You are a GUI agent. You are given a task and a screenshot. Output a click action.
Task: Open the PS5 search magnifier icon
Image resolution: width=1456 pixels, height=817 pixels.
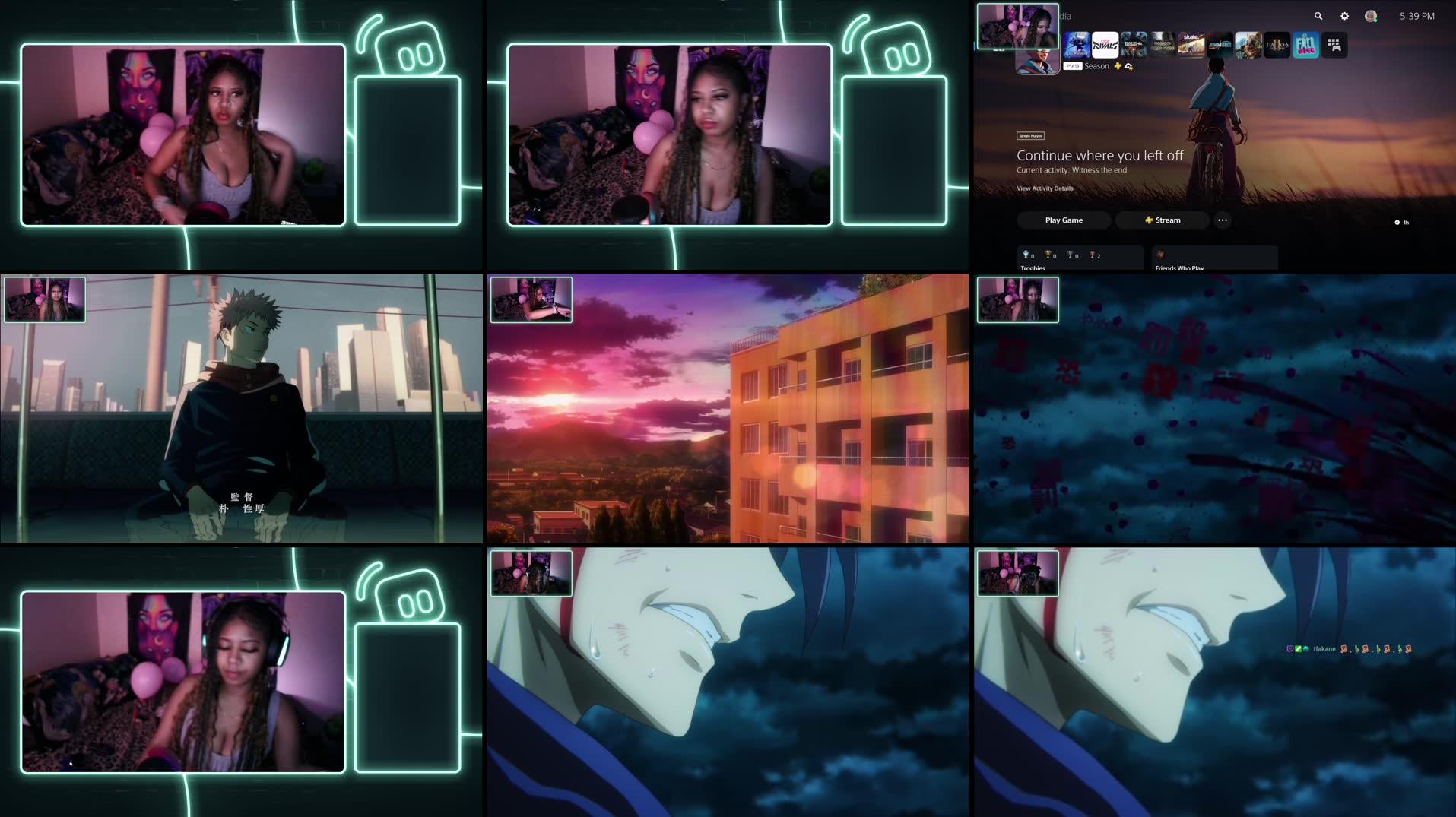[1319, 15]
